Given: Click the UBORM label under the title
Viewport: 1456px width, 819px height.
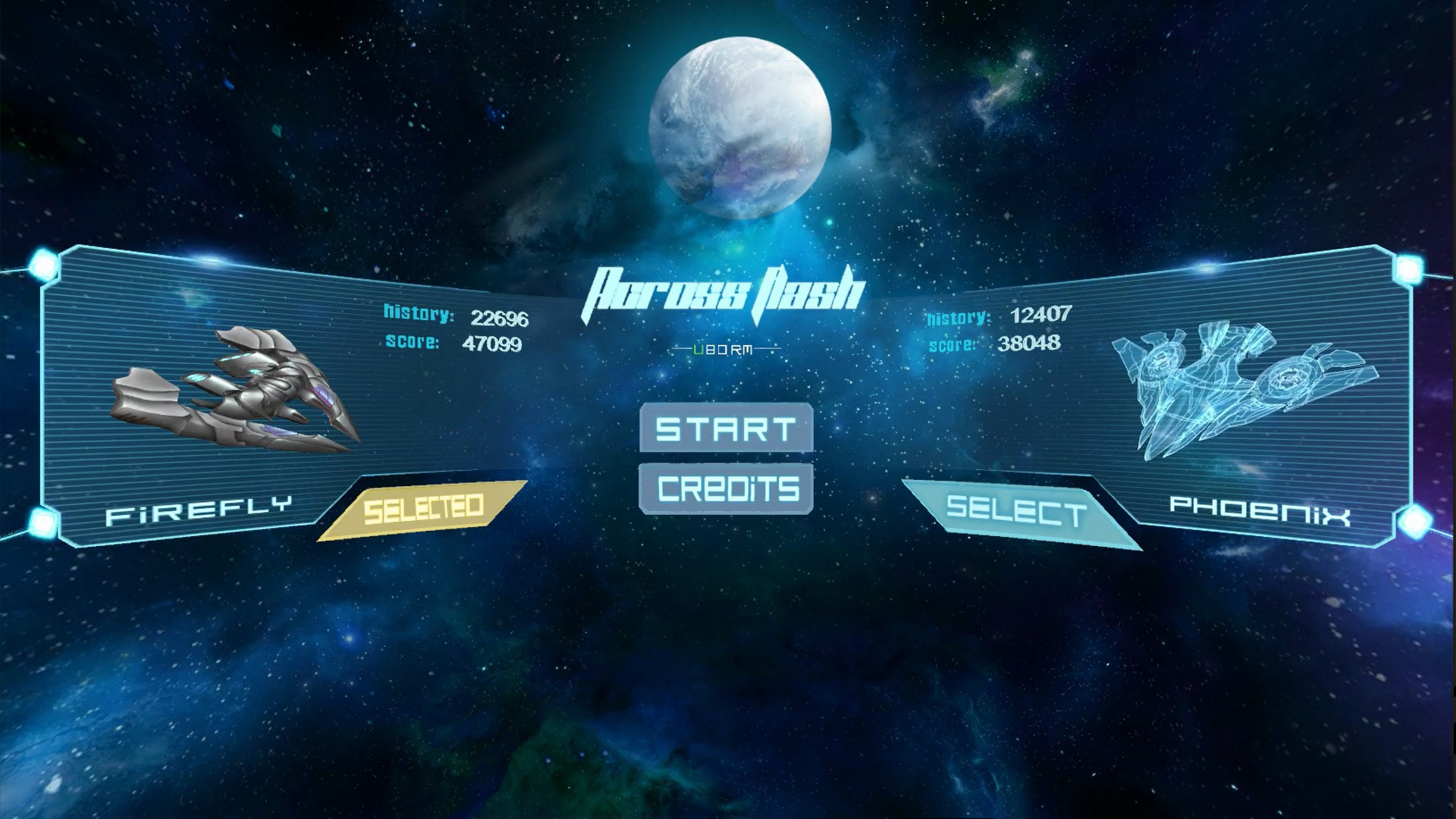Looking at the screenshot, I should click(x=724, y=349).
